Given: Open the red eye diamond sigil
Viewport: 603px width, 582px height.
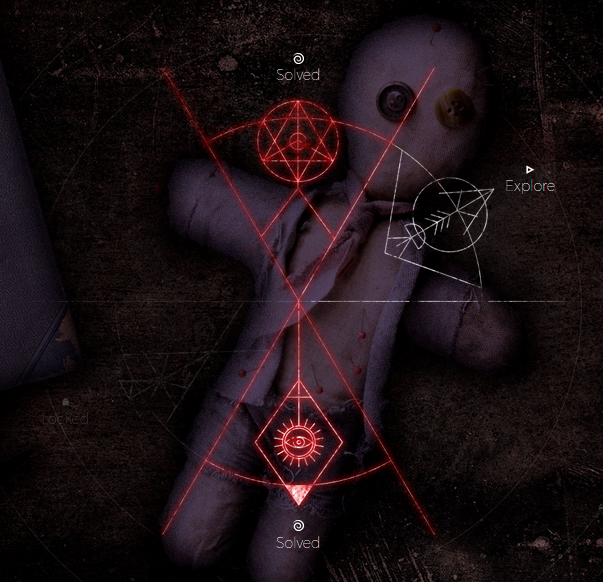Looking at the screenshot, I should coord(299,441).
